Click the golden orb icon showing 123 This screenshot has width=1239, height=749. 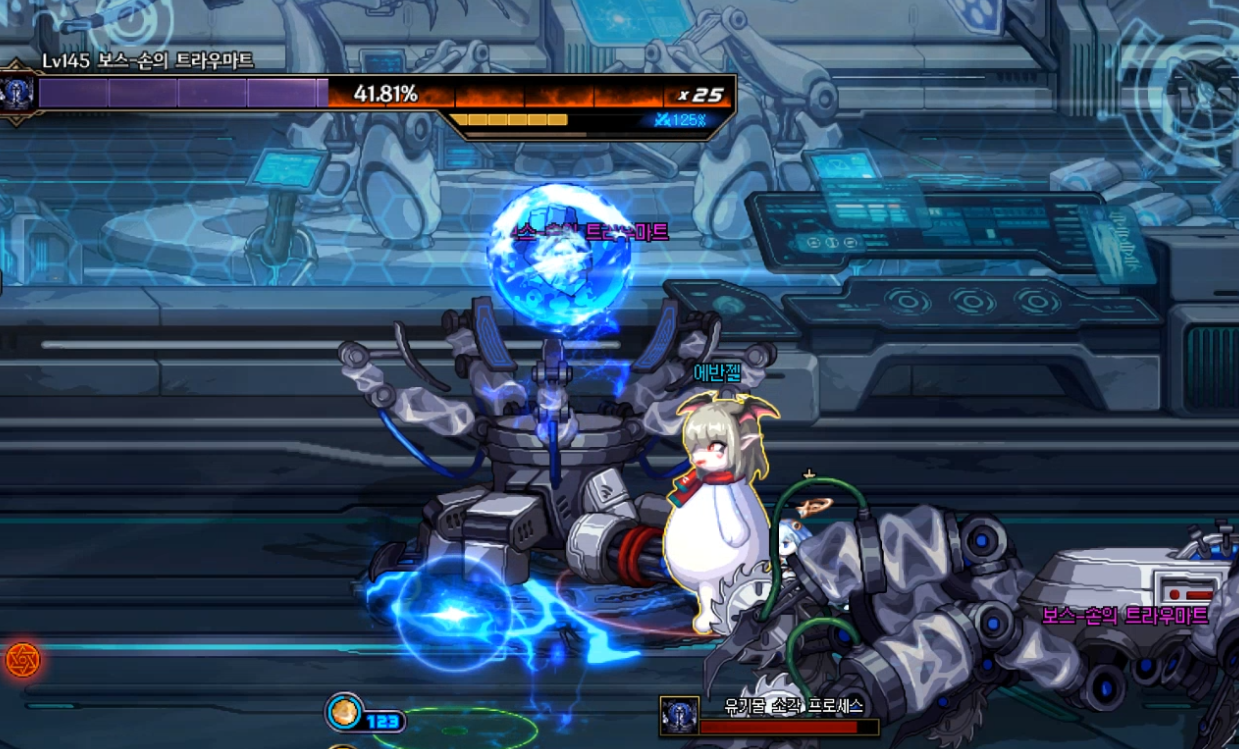pos(344,712)
